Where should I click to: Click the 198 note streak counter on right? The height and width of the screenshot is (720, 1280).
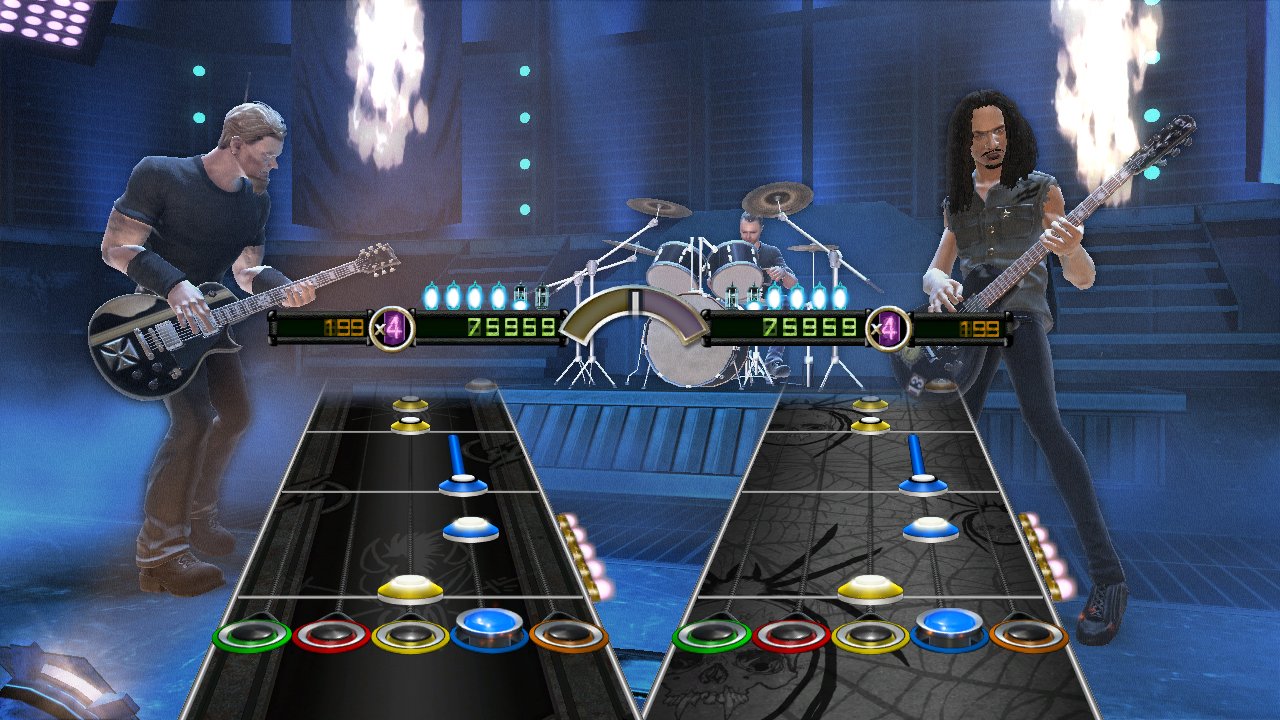[978, 326]
